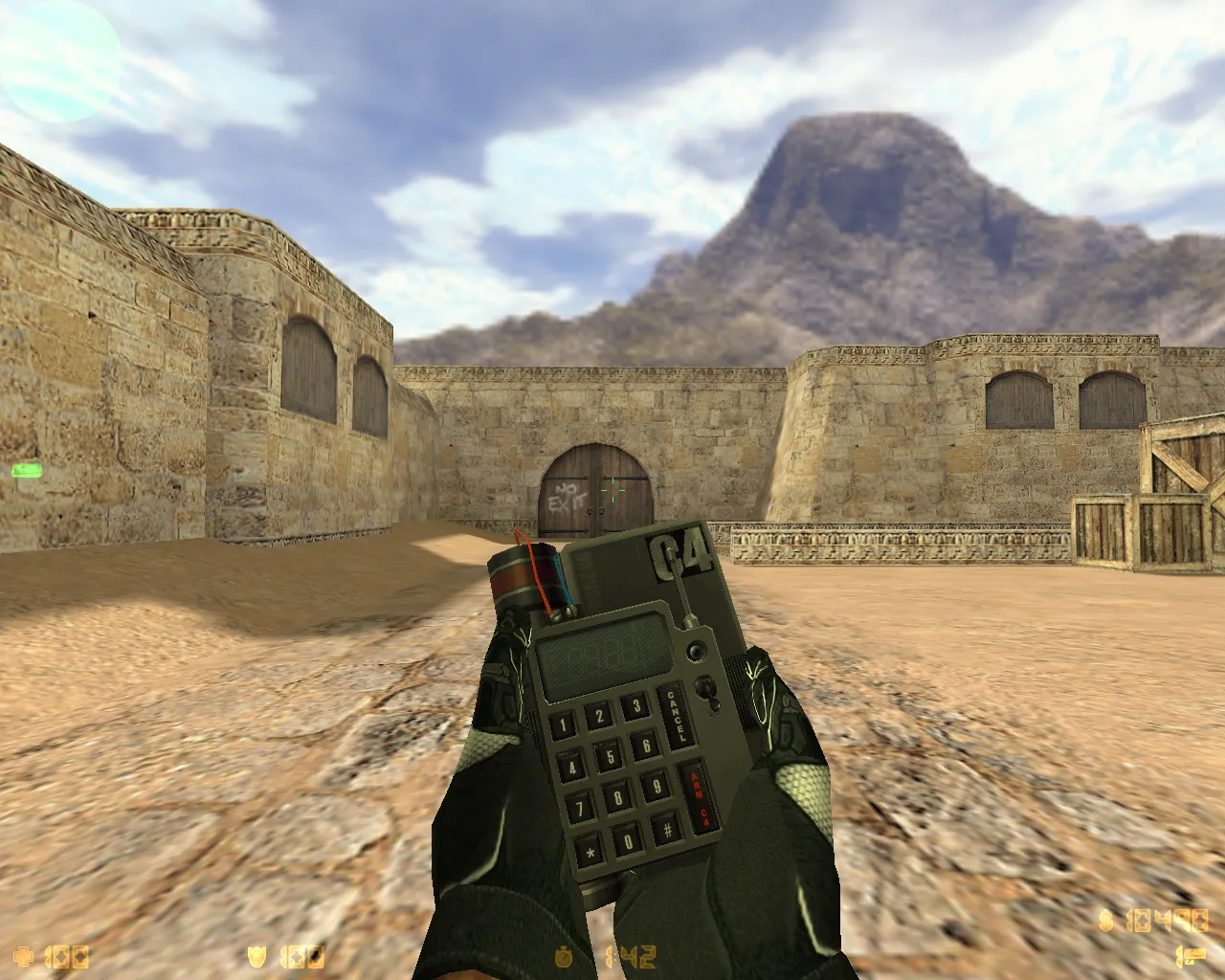The image size is (1225, 980).
Task: Click the stopwatch timer icon near 1:42
Action: 565,954
